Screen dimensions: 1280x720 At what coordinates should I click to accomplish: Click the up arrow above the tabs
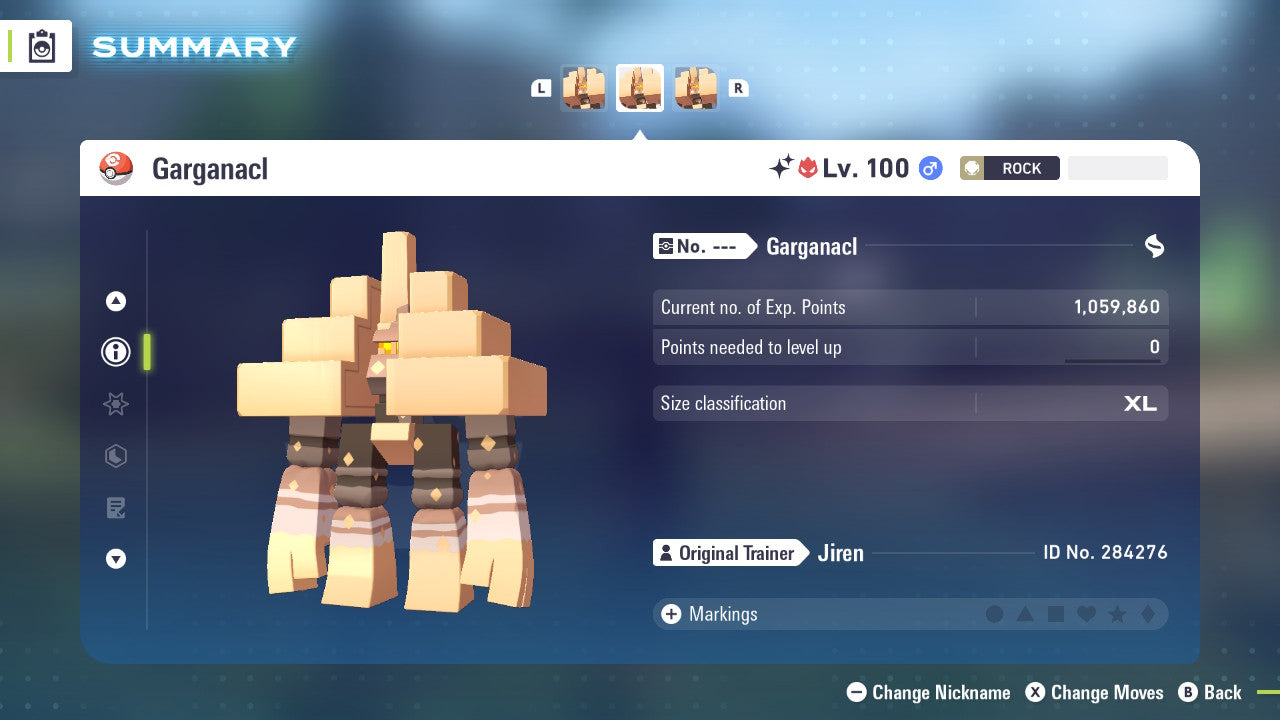(116, 301)
